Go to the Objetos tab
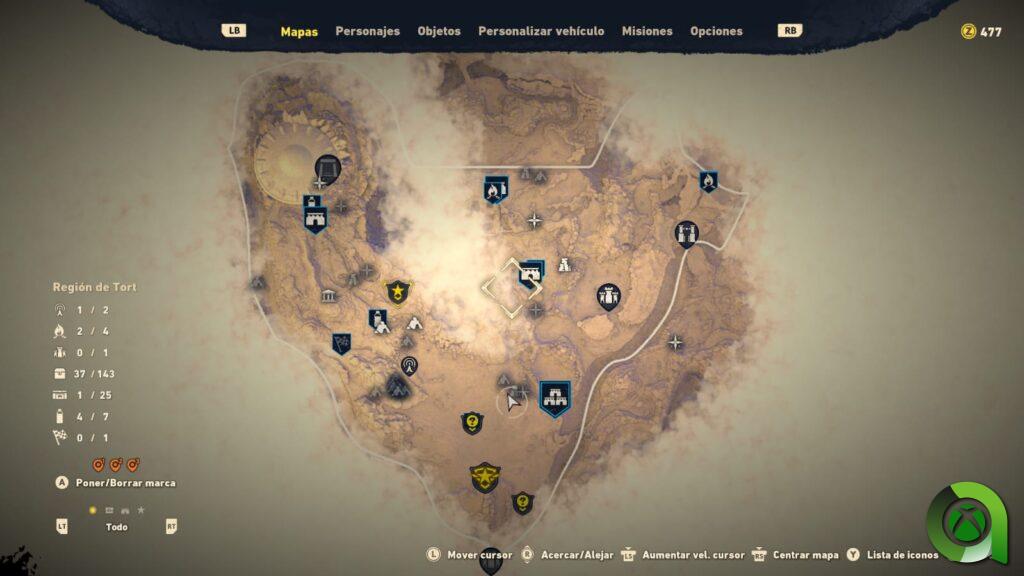 (x=439, y=31)
